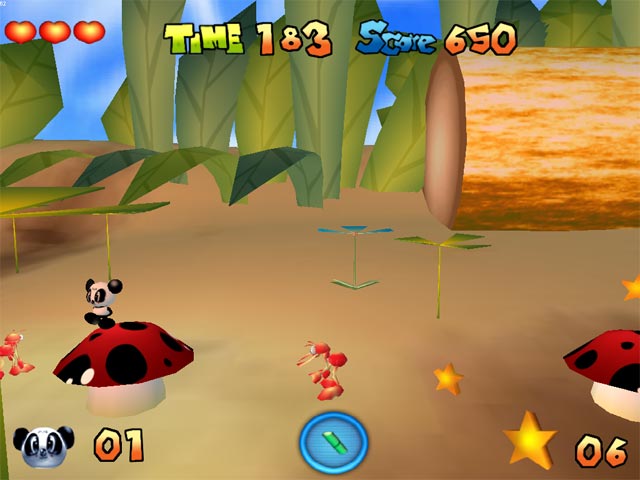The width and height of the screenshot is (640, 480).
Task: Click the large gold star collectible icon
Action: [x=530, y=441]
